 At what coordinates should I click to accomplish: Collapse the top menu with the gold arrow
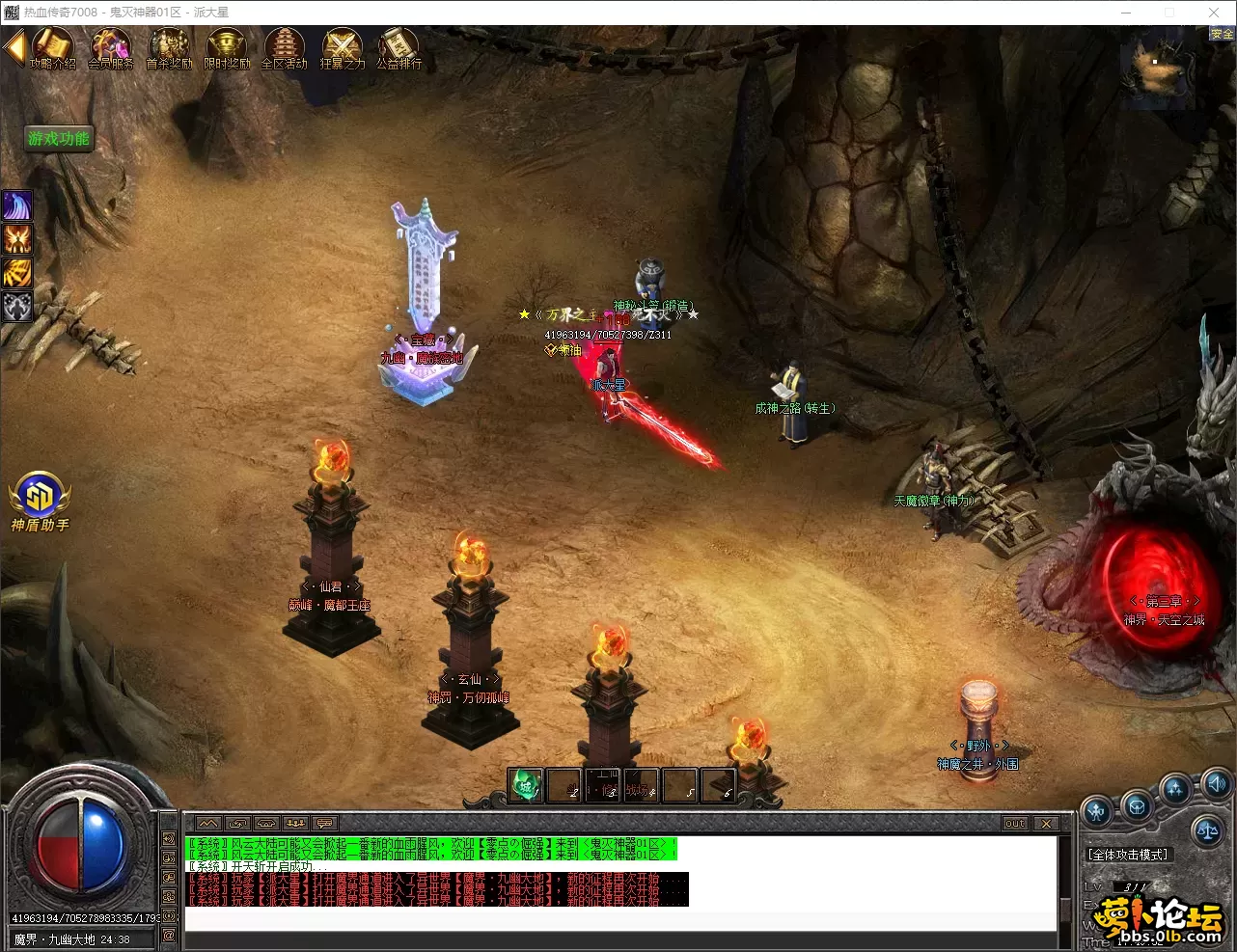[x=14, y=46]
